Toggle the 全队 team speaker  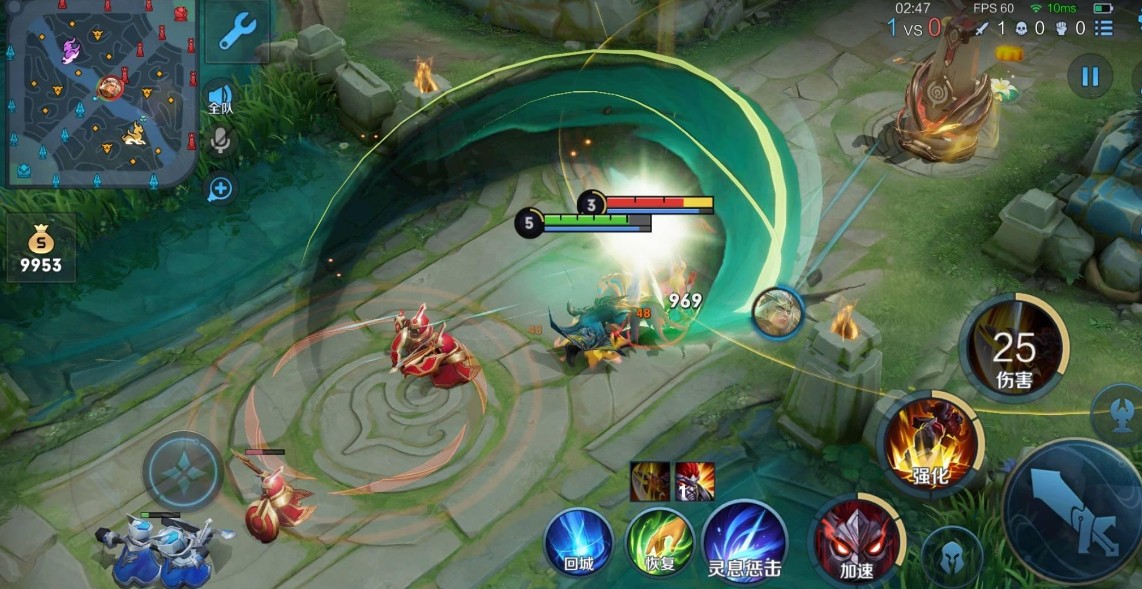click(x=220, y=100)
